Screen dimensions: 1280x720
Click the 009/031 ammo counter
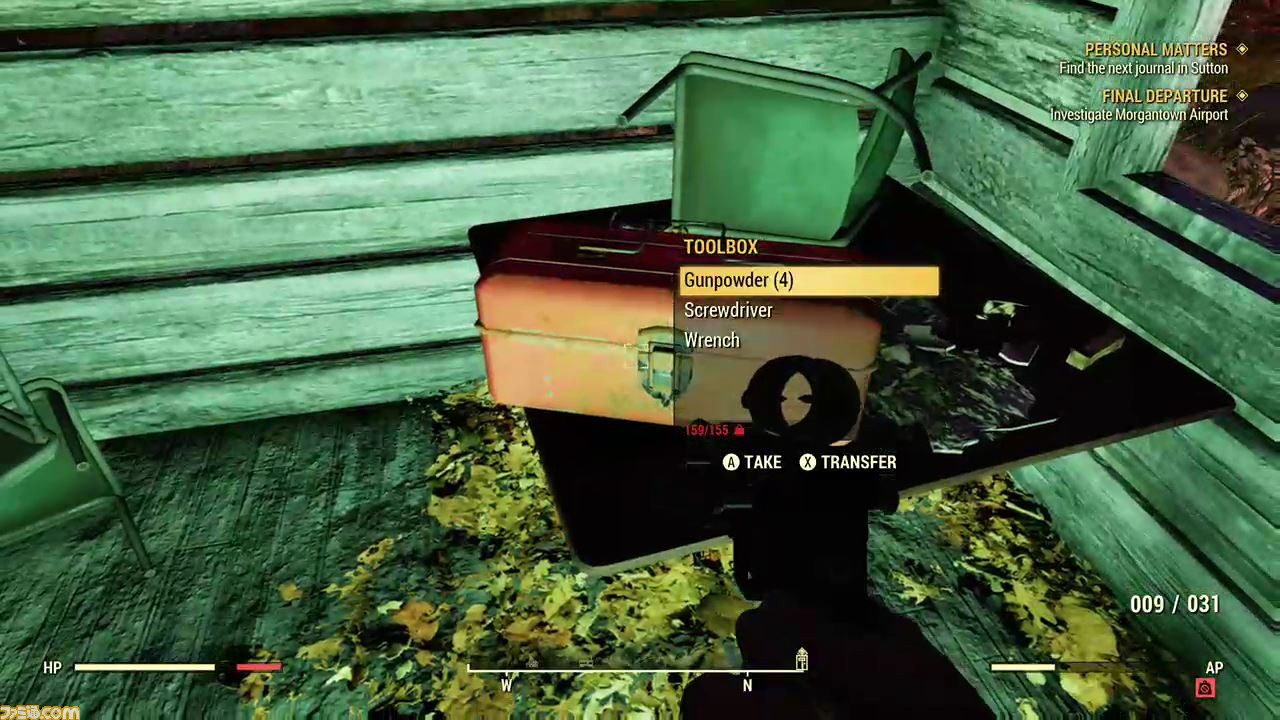click(x=1174, y=604)
